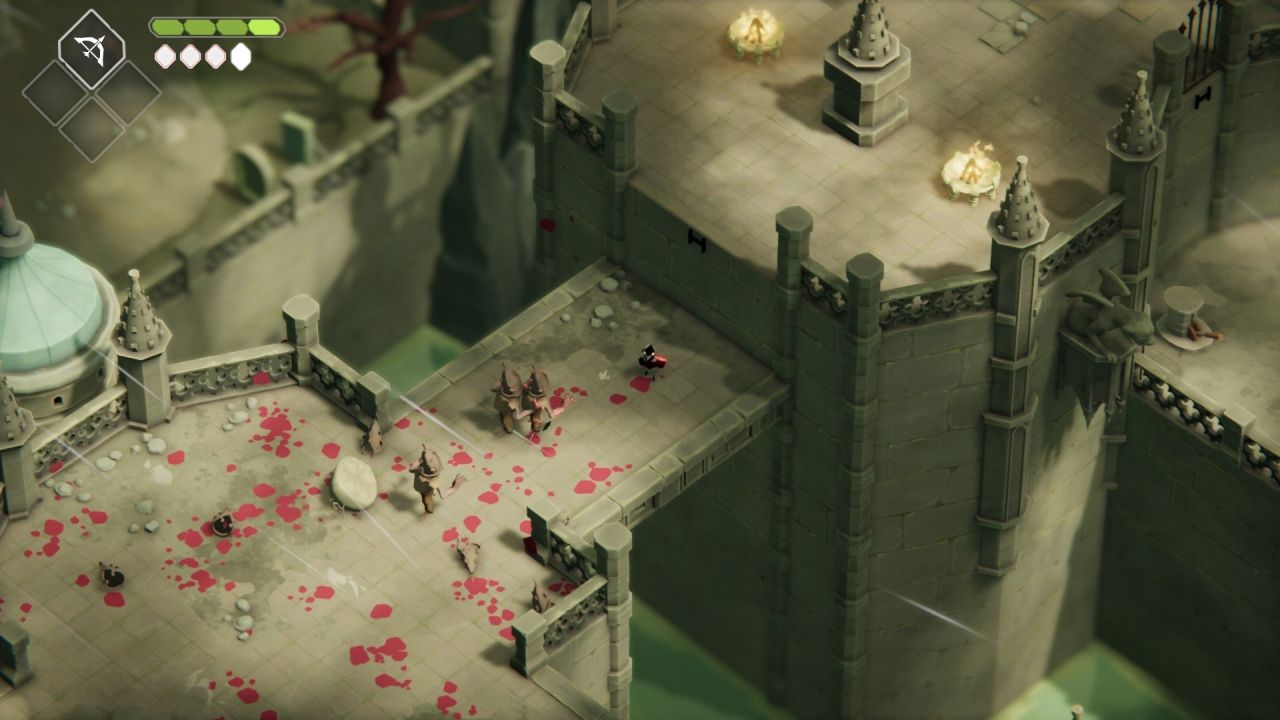This screenshot has width=1280, height=720.
Task: Select the first pink magic crystal pip
Action: point(165,55)
